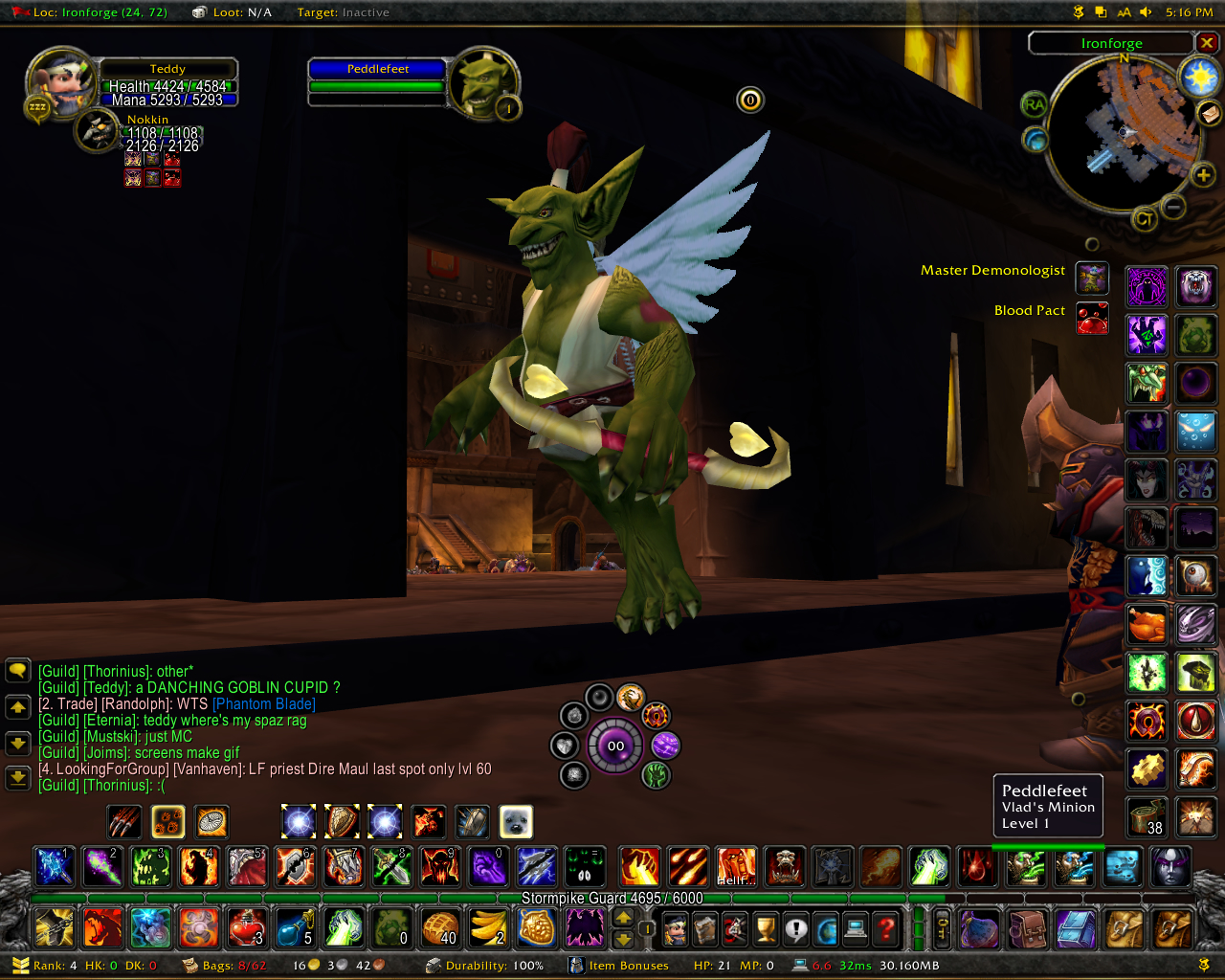
Task: Click the white seal pup icon above the action bar
Action: pyautogui.click(x=516, y=821)
